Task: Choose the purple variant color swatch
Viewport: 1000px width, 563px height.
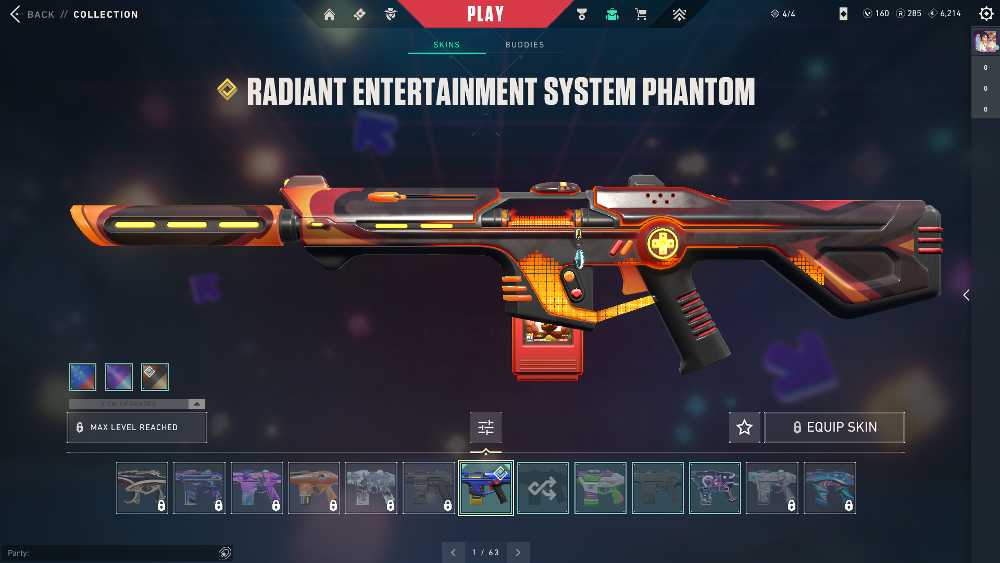Action: 119,376
